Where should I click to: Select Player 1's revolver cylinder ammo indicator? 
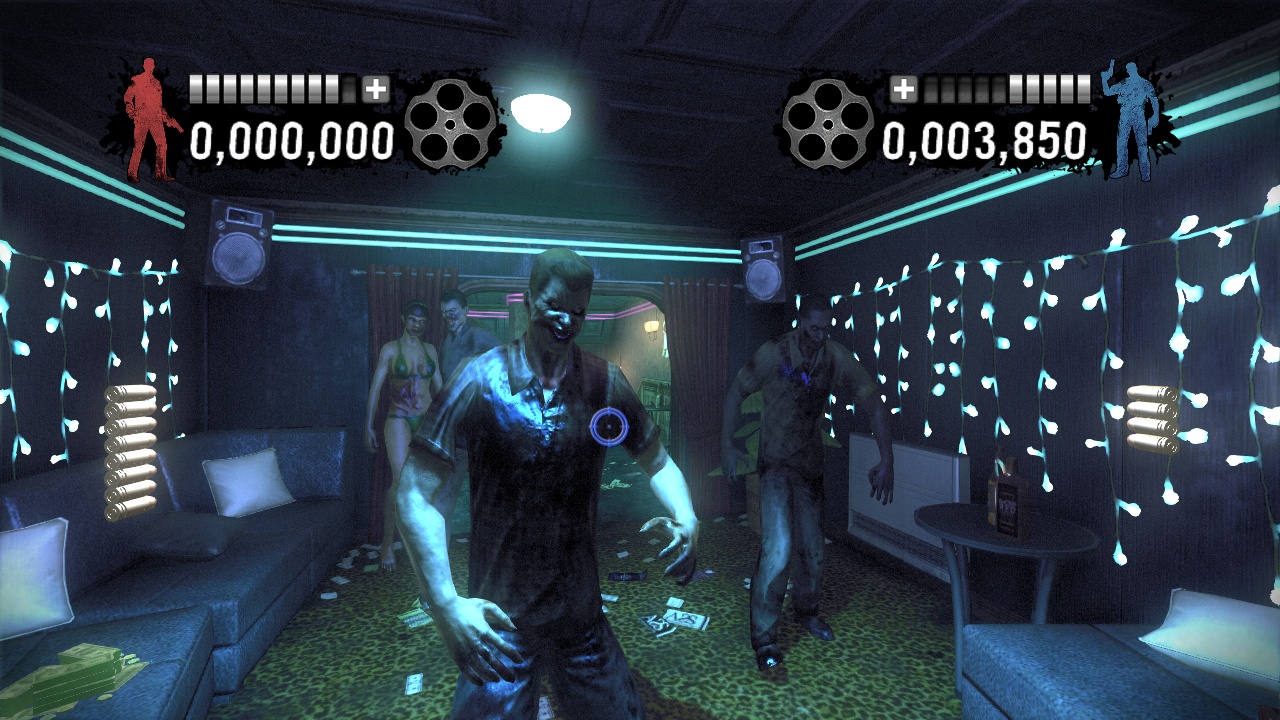[452, 125]
